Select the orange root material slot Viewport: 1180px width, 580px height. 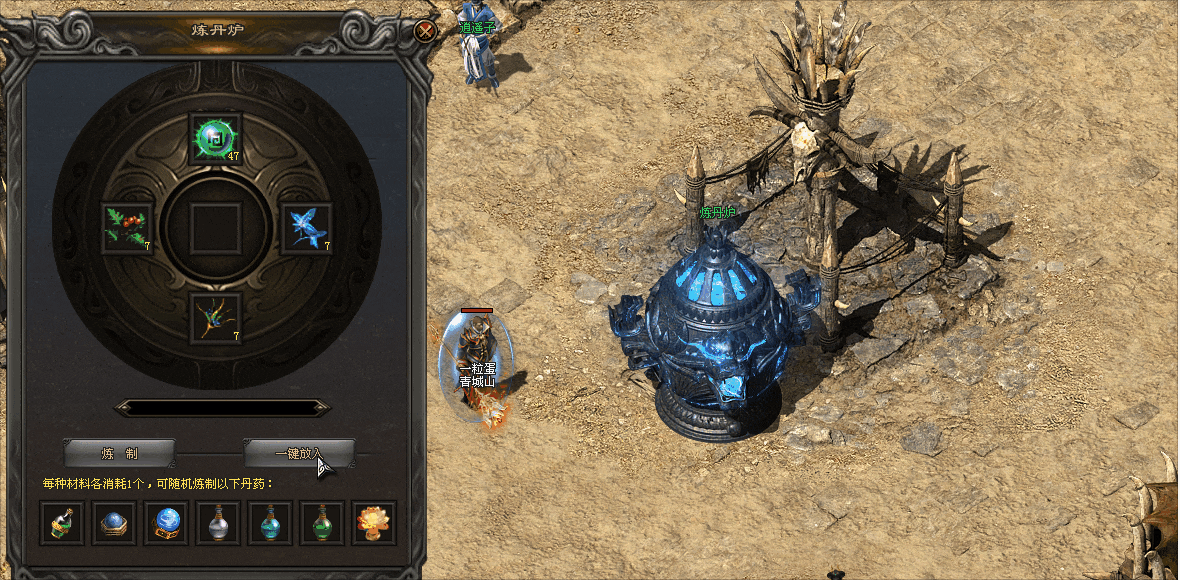(215, 318)
